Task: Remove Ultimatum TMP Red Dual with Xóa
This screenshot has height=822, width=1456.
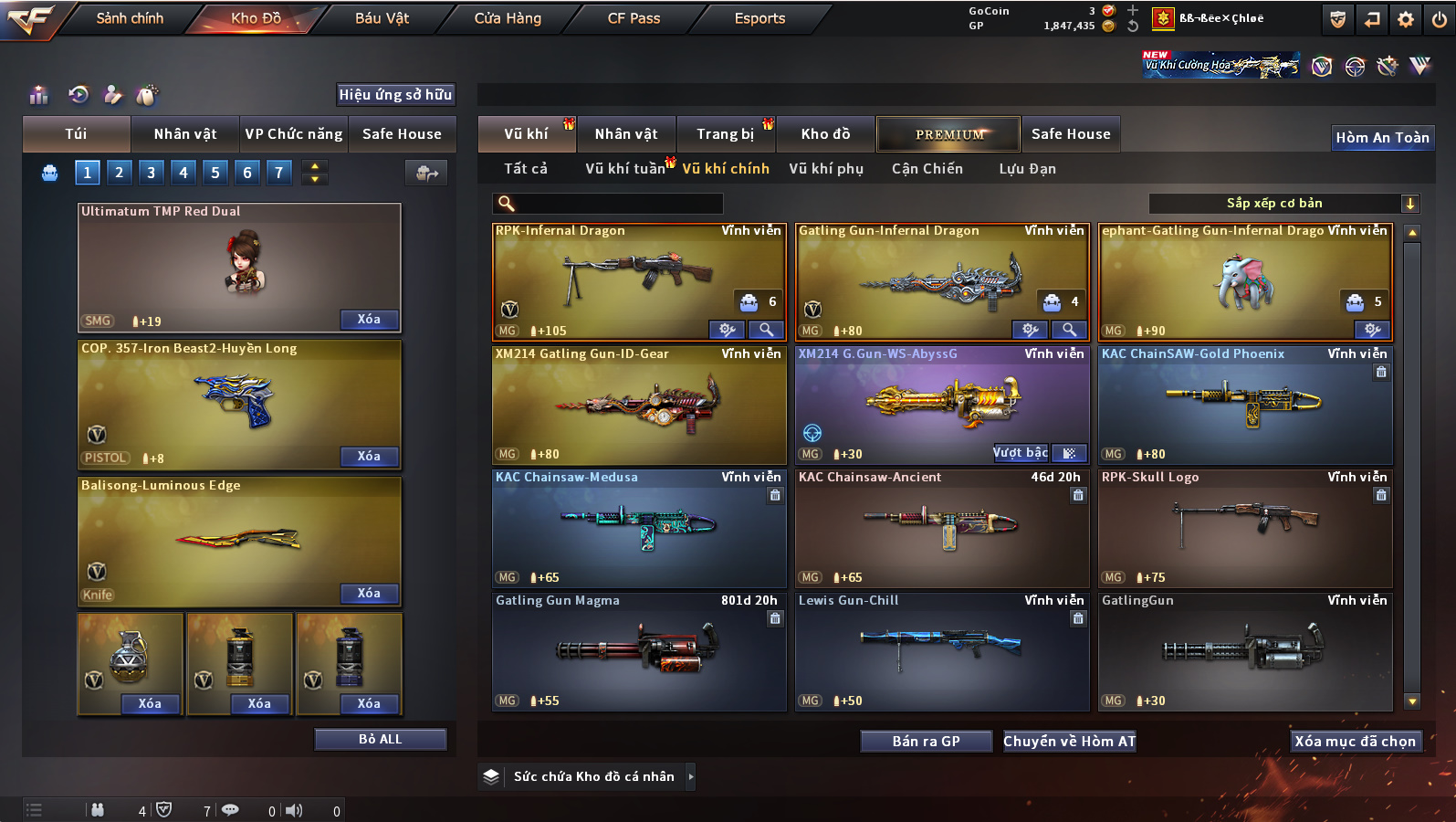Action: 369,319
